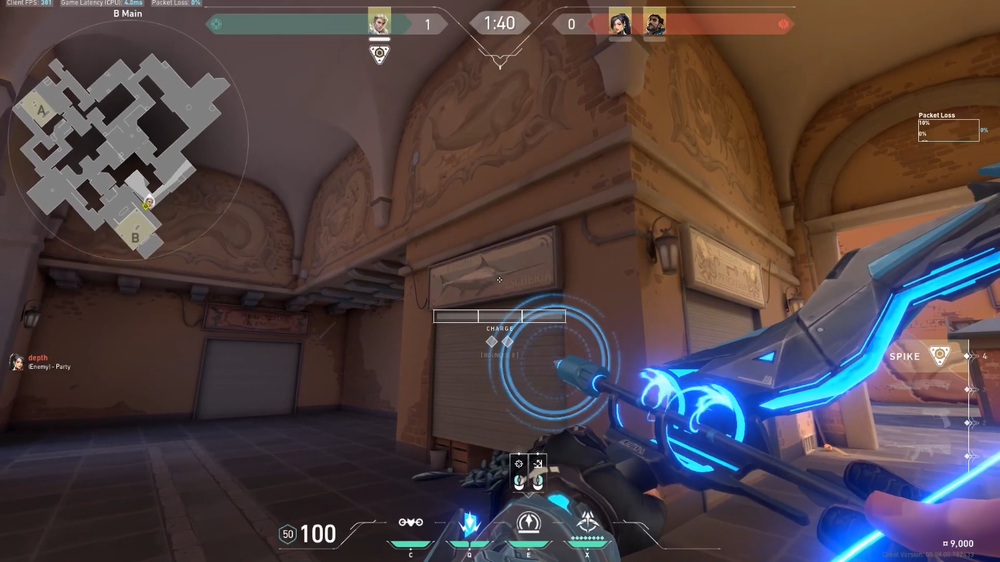Click the spike carrier icon below ally portrait
The width and height of the screenshot is (1000, 562).
pos(379,54)
